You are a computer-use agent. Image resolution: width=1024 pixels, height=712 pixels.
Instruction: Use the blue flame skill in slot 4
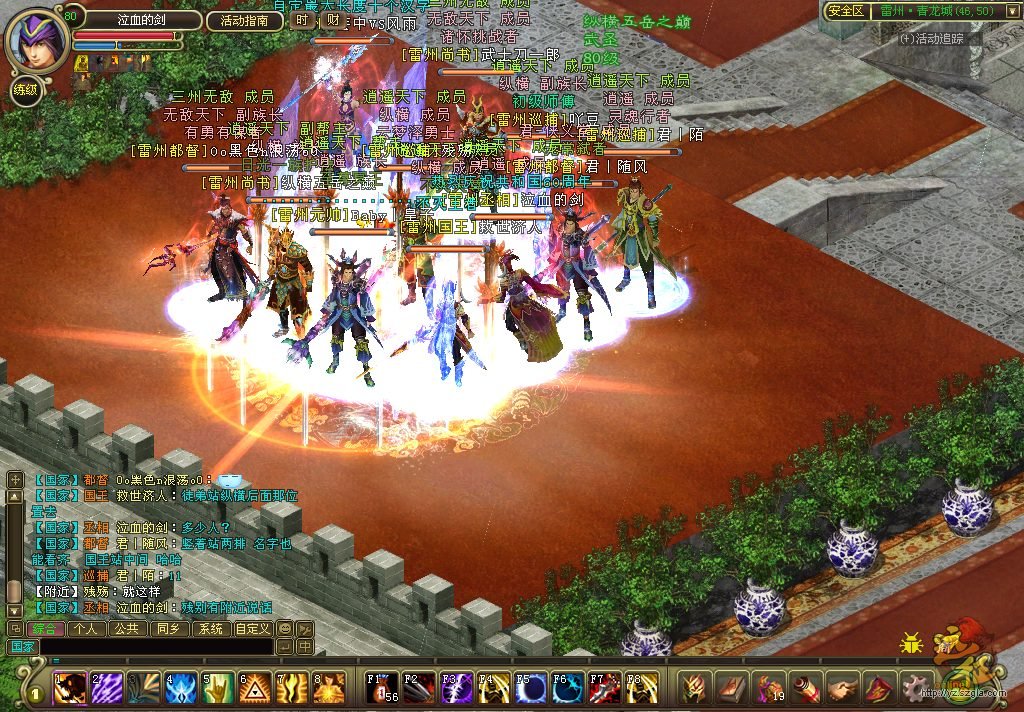tap(182, 688)
